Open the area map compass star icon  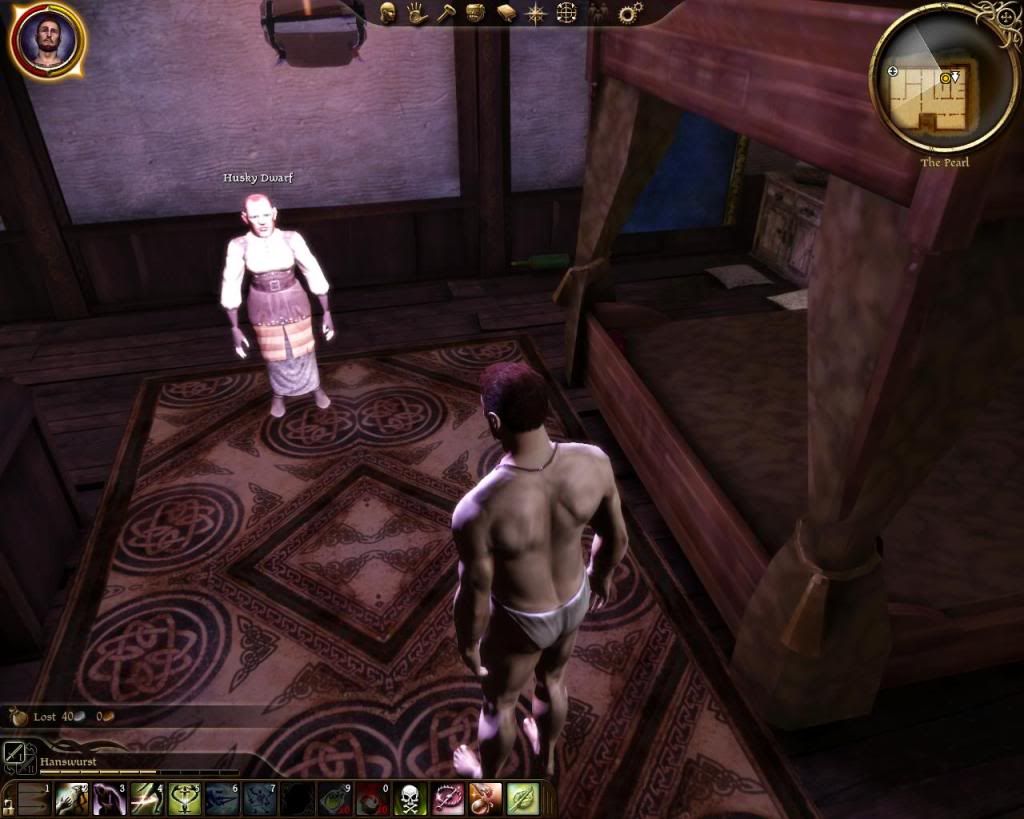[x=536, y=13]
